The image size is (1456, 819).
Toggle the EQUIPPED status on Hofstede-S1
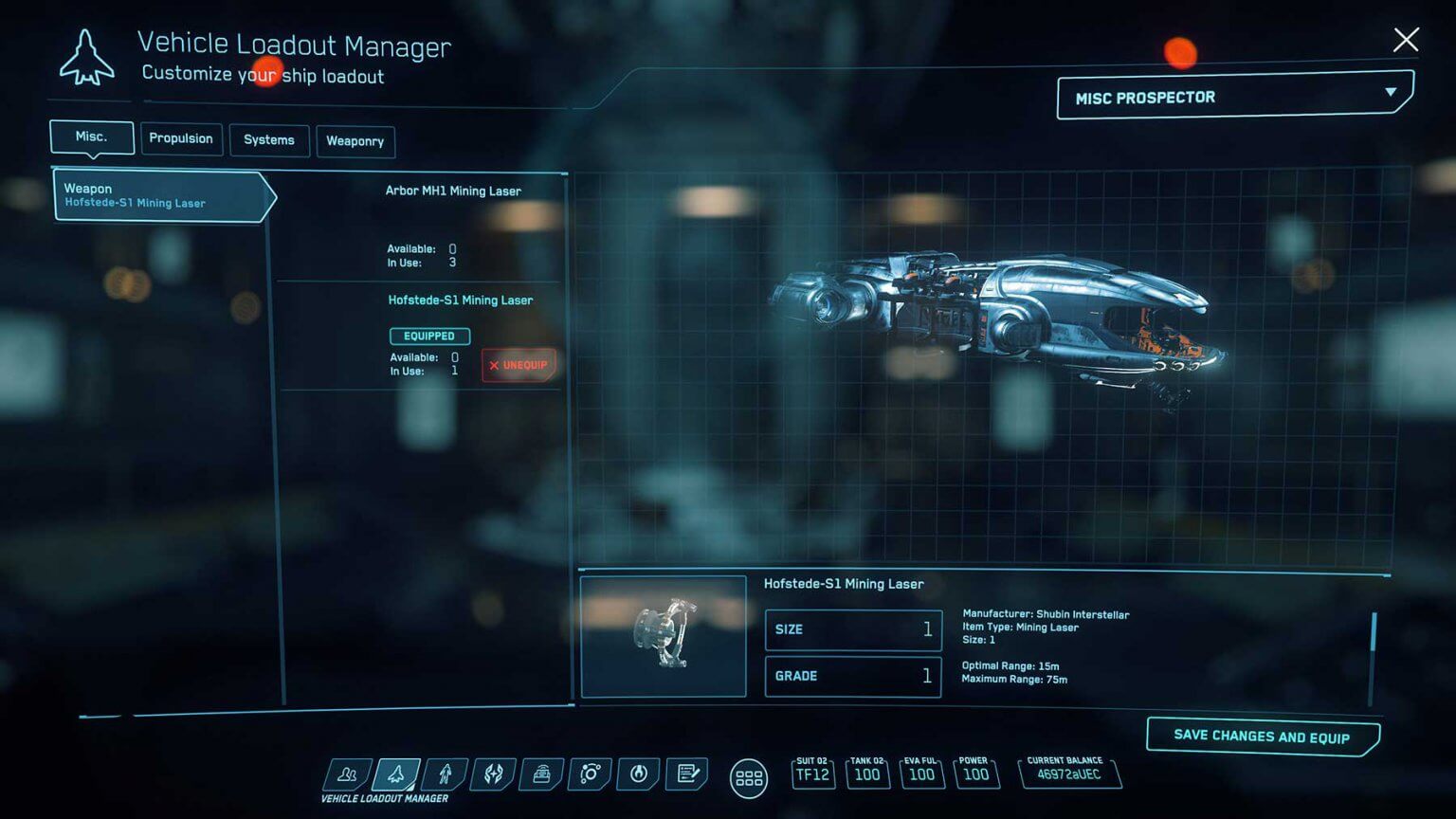pos(429,336)
